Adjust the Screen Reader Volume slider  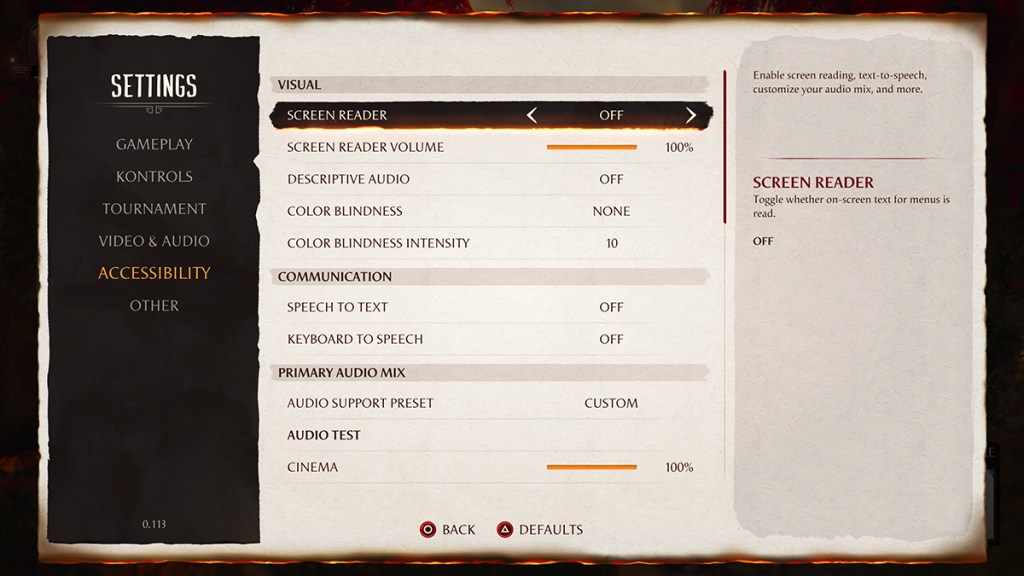[x=591, y=147]
